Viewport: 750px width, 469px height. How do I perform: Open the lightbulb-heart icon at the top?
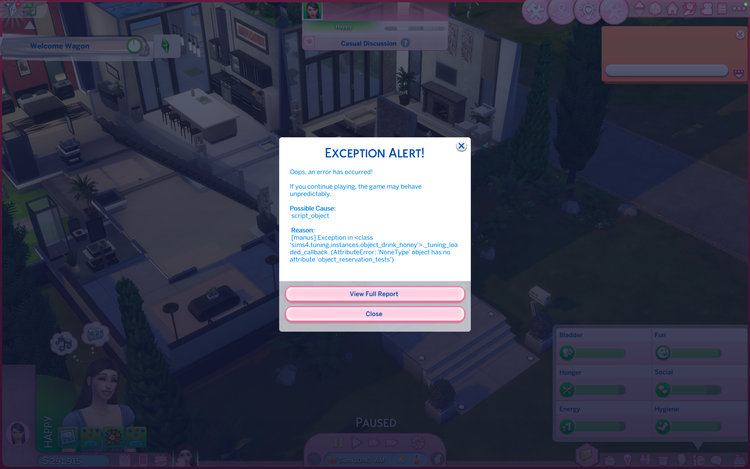(x=588, y=11)
